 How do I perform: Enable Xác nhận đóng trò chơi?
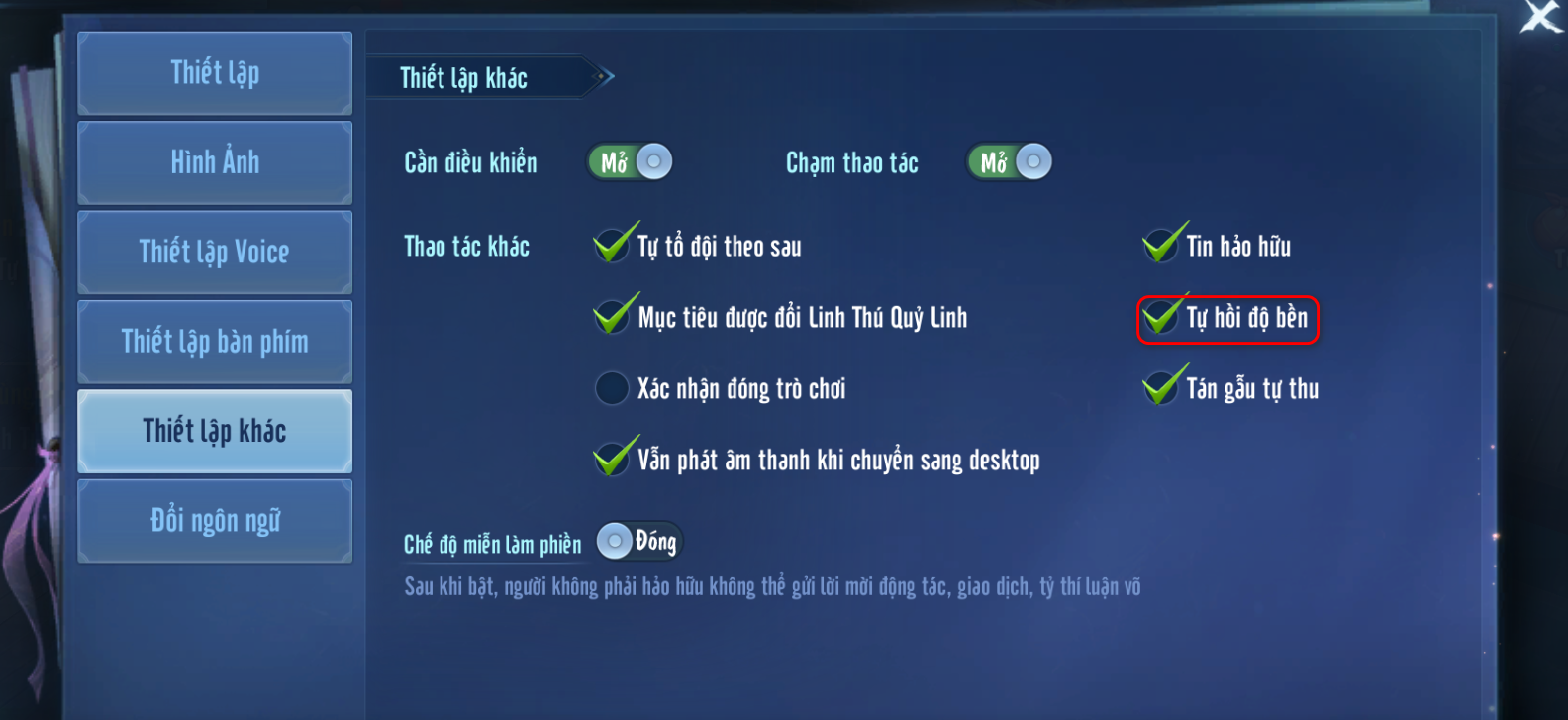pyautogui.click(x=612, y=388)
